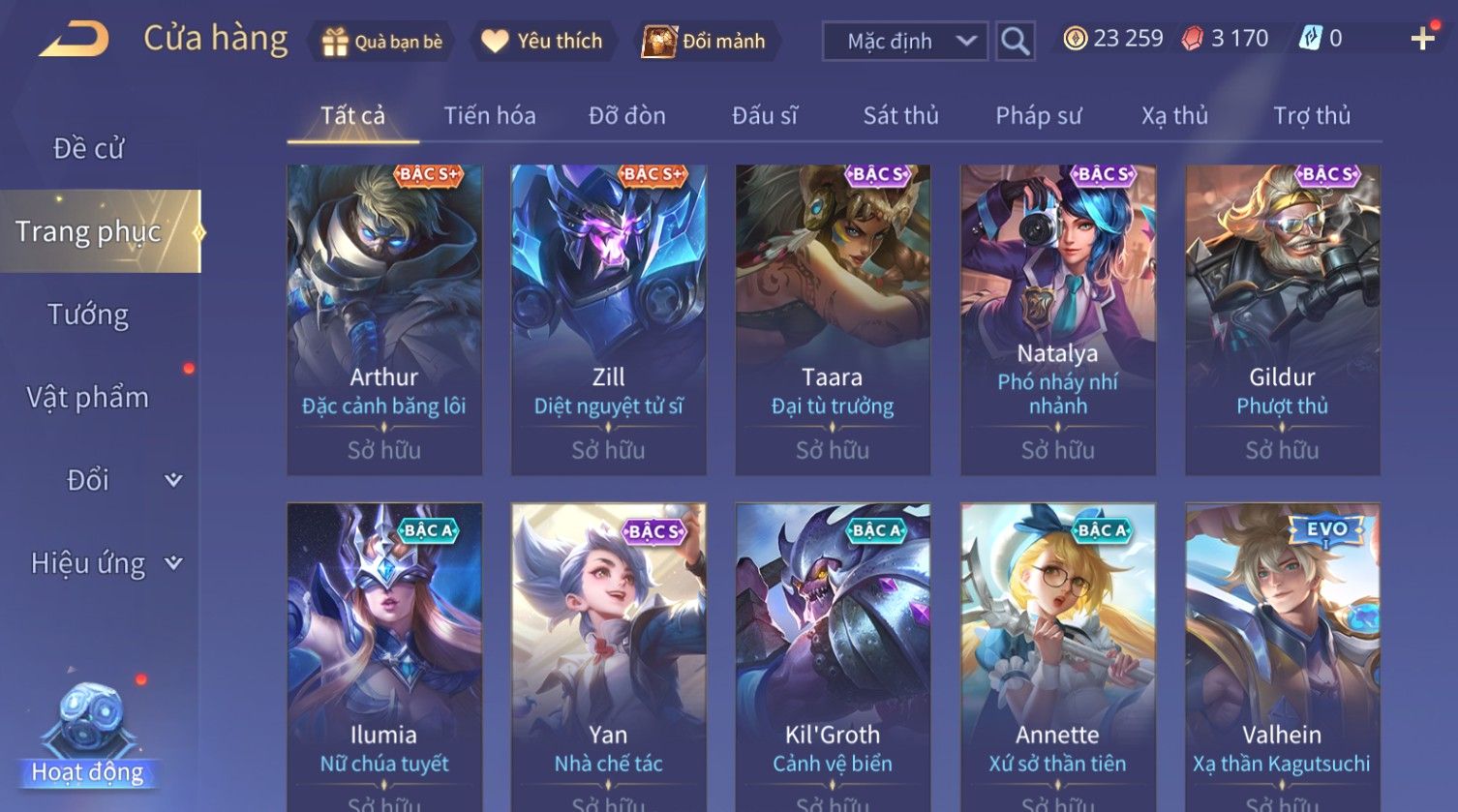Open Đổi mảnh fragment exchange
Image resolution: width=1458 pixels, height=812 pixels.
coord(705,42)
